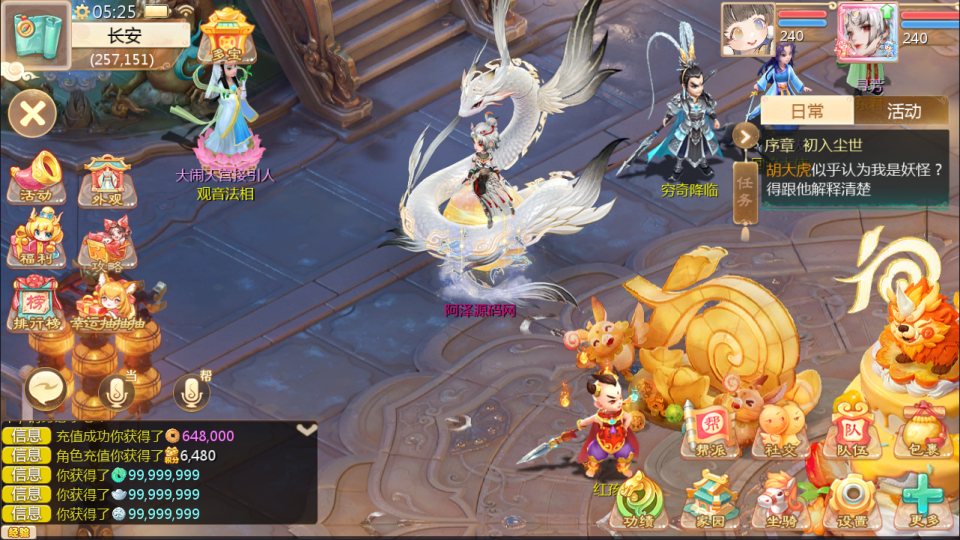
Task: Switch to the 活动 events tab
Action: click(x=903, y=111)
